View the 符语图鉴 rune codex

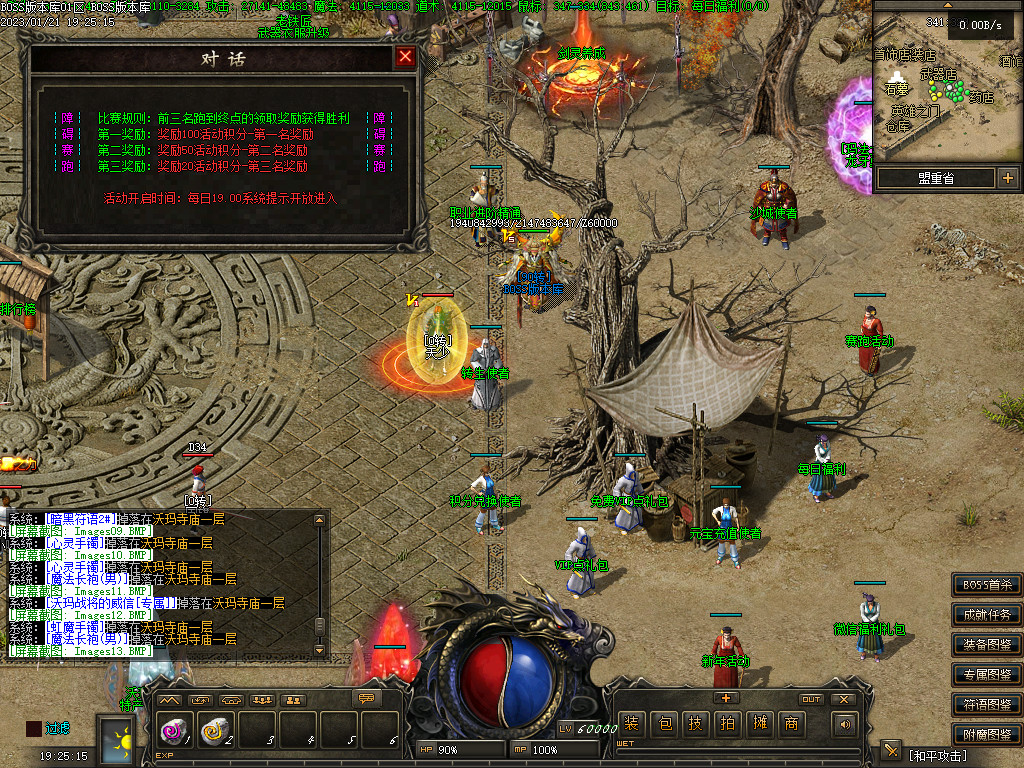(x=987, y=705)
